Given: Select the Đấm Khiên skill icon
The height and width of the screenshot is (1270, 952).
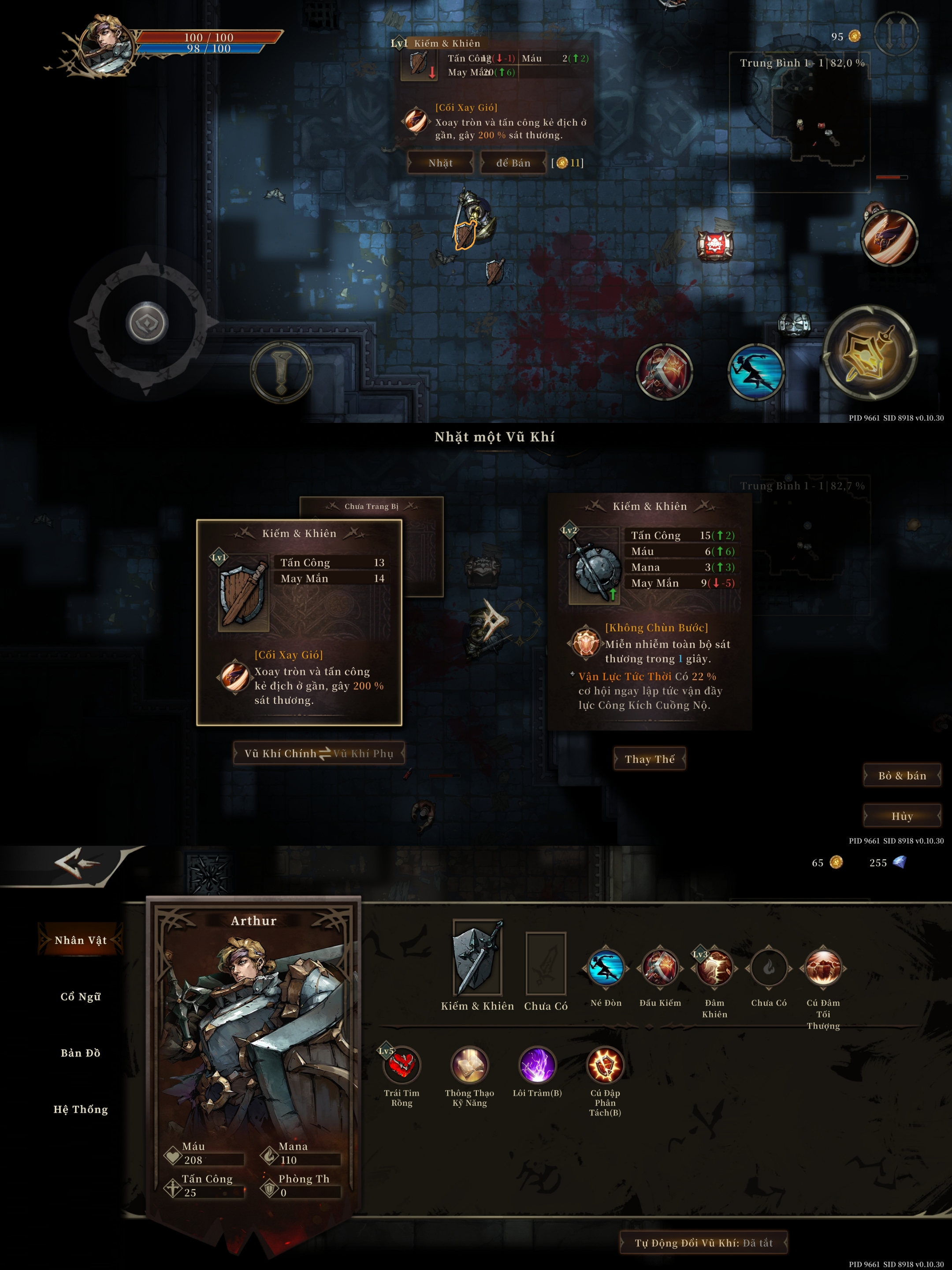Looking at the screenshot, I should pos(714,968).
